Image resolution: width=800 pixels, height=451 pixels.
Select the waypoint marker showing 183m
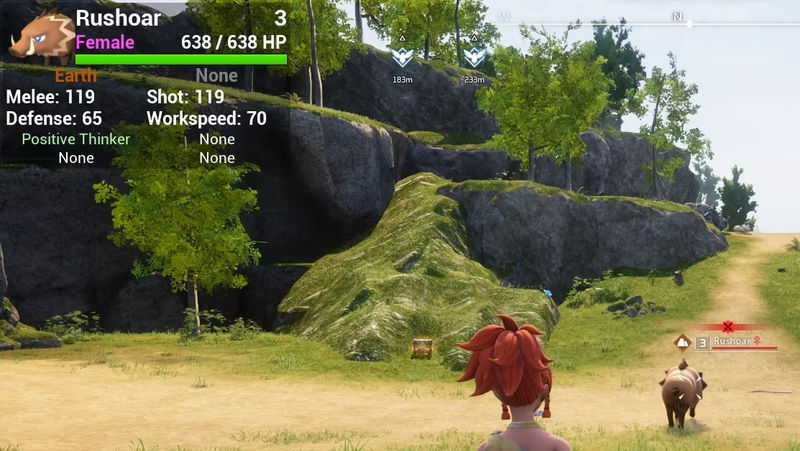click(x=402, y=57)
